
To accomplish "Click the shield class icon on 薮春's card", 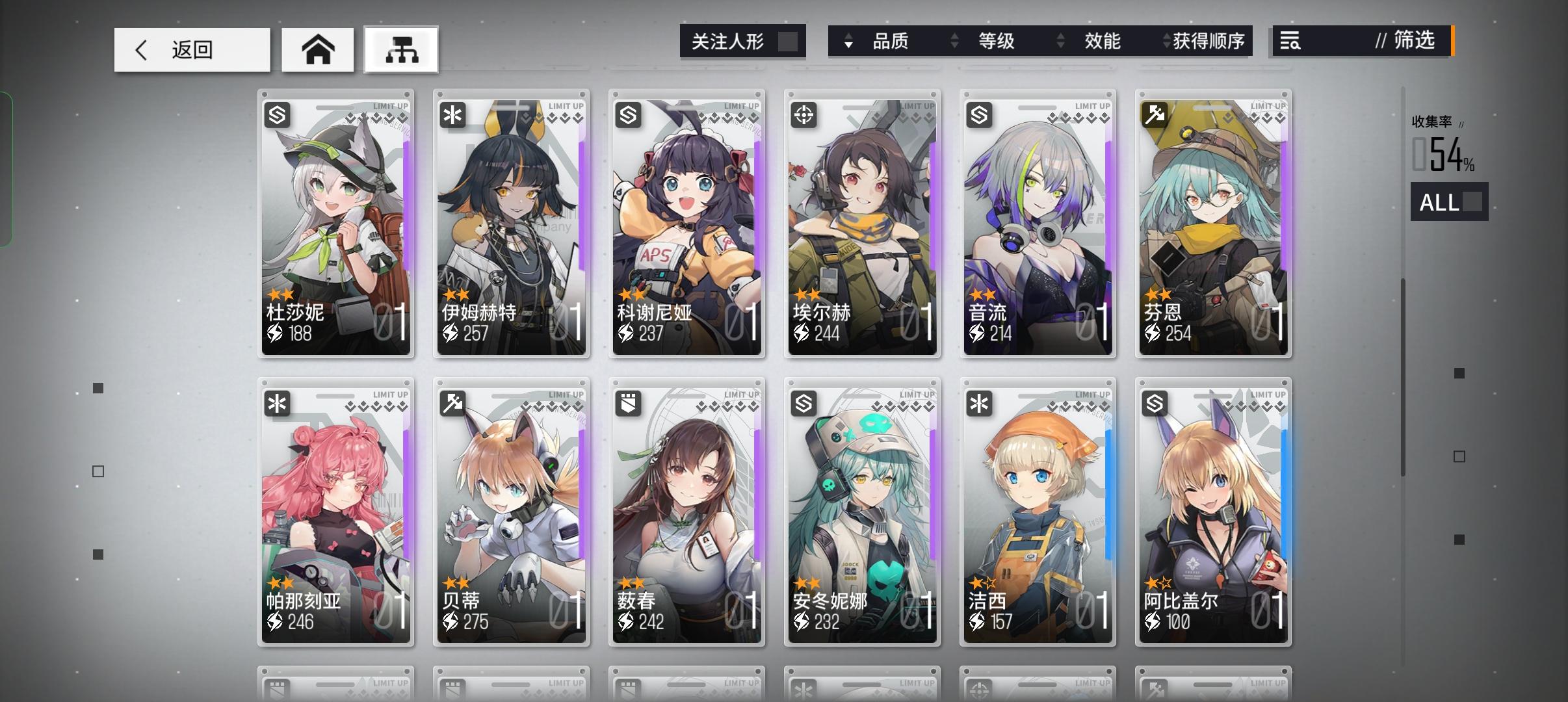I will (629, 404).
